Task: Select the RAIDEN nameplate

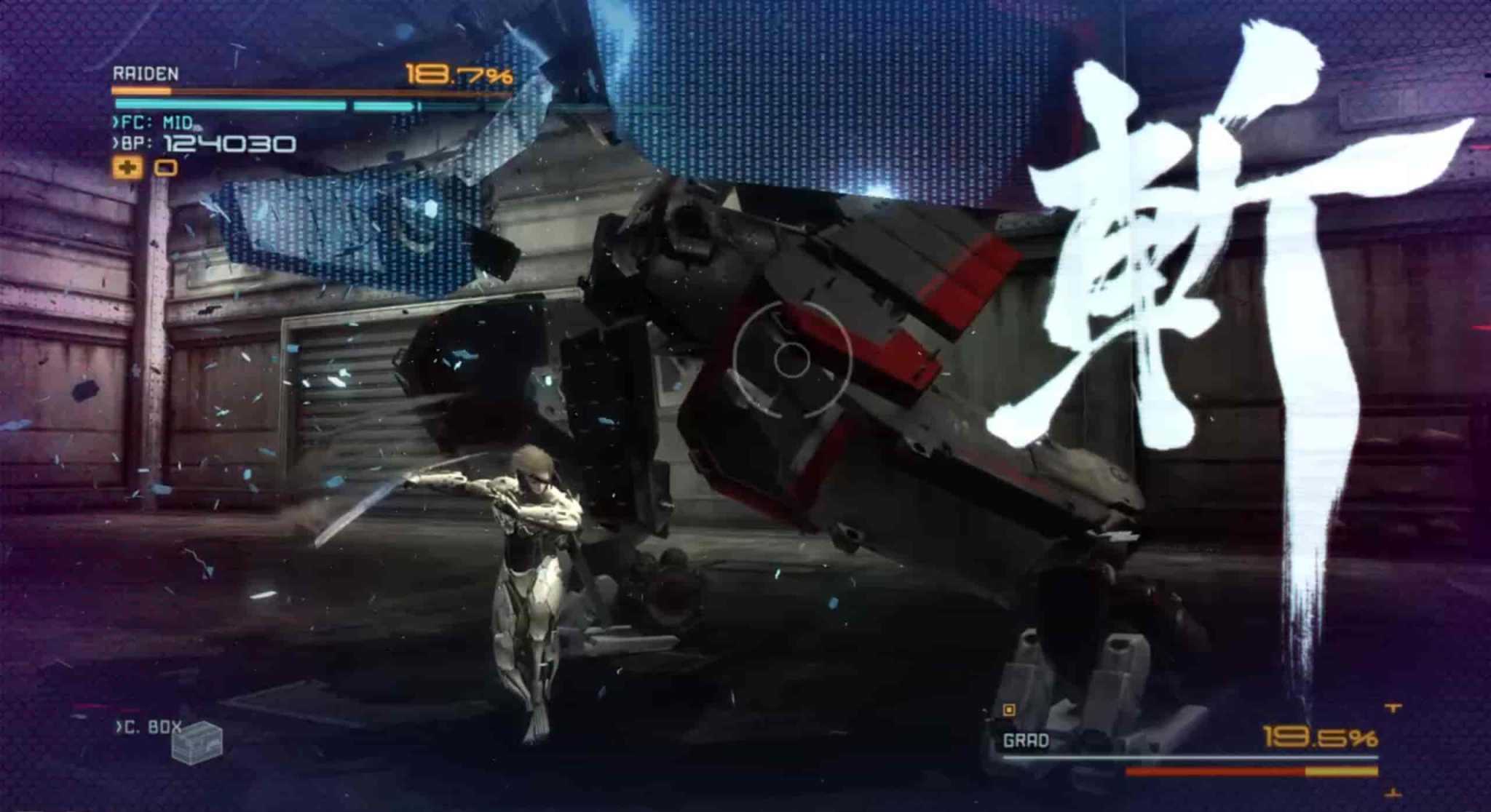Action: 146,71
